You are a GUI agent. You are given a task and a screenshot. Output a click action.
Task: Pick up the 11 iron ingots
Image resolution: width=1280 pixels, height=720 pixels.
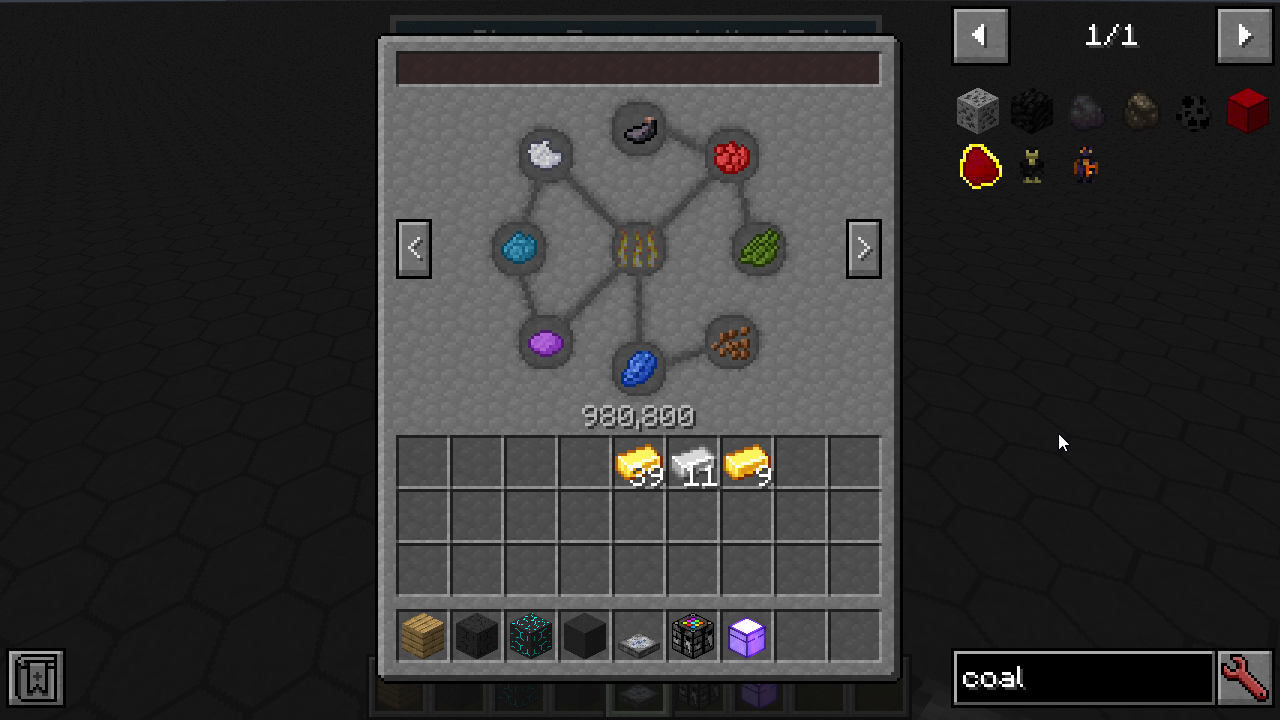tap(693, 463)
